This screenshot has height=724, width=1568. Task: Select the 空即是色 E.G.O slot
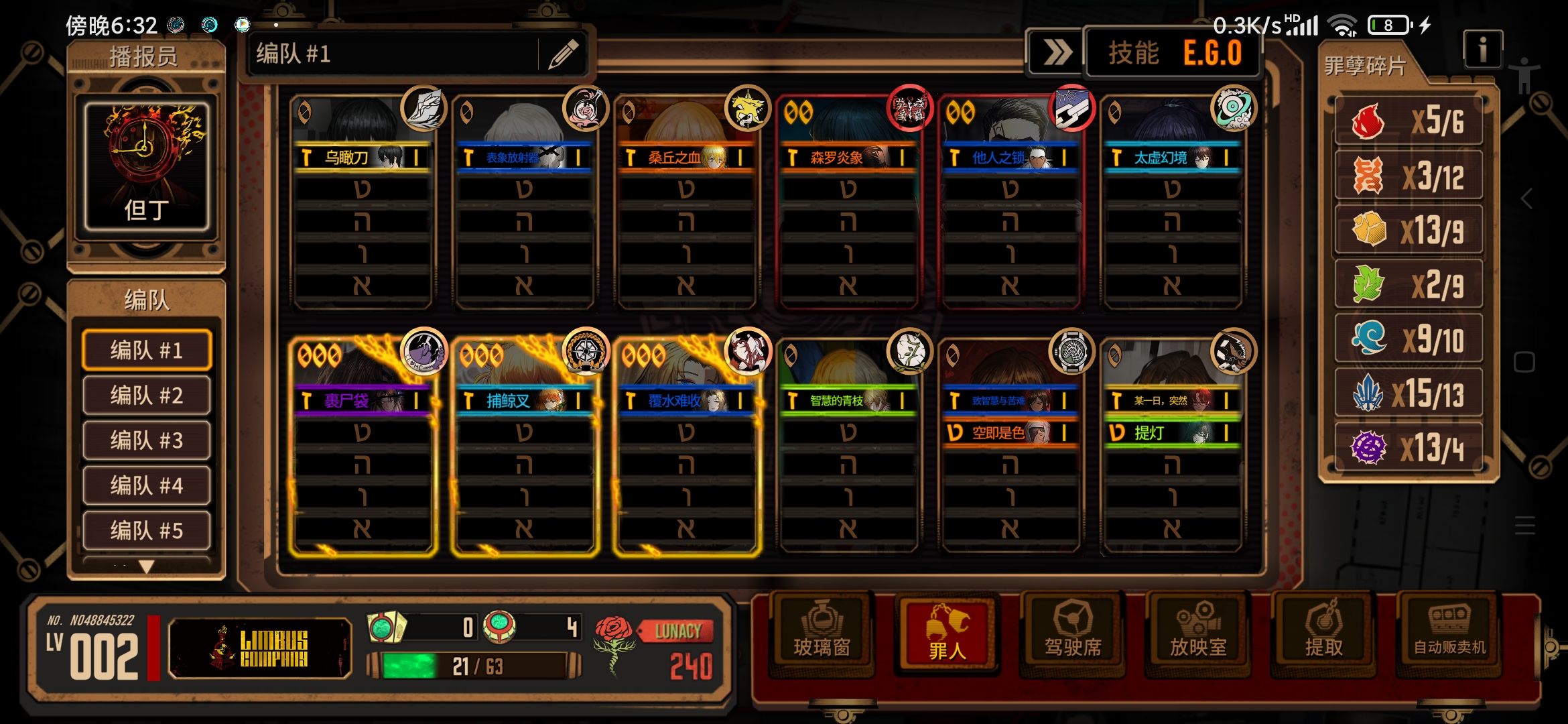[1010, 433]
